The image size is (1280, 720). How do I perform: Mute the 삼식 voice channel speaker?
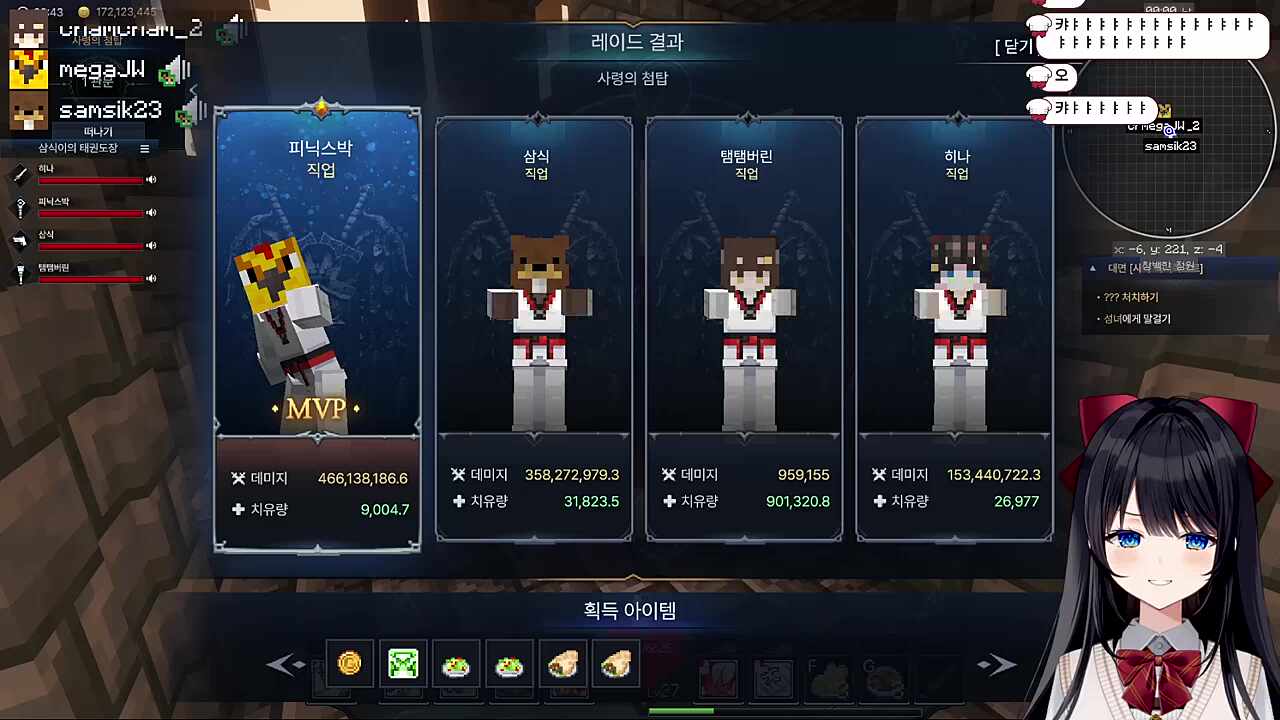151,245
